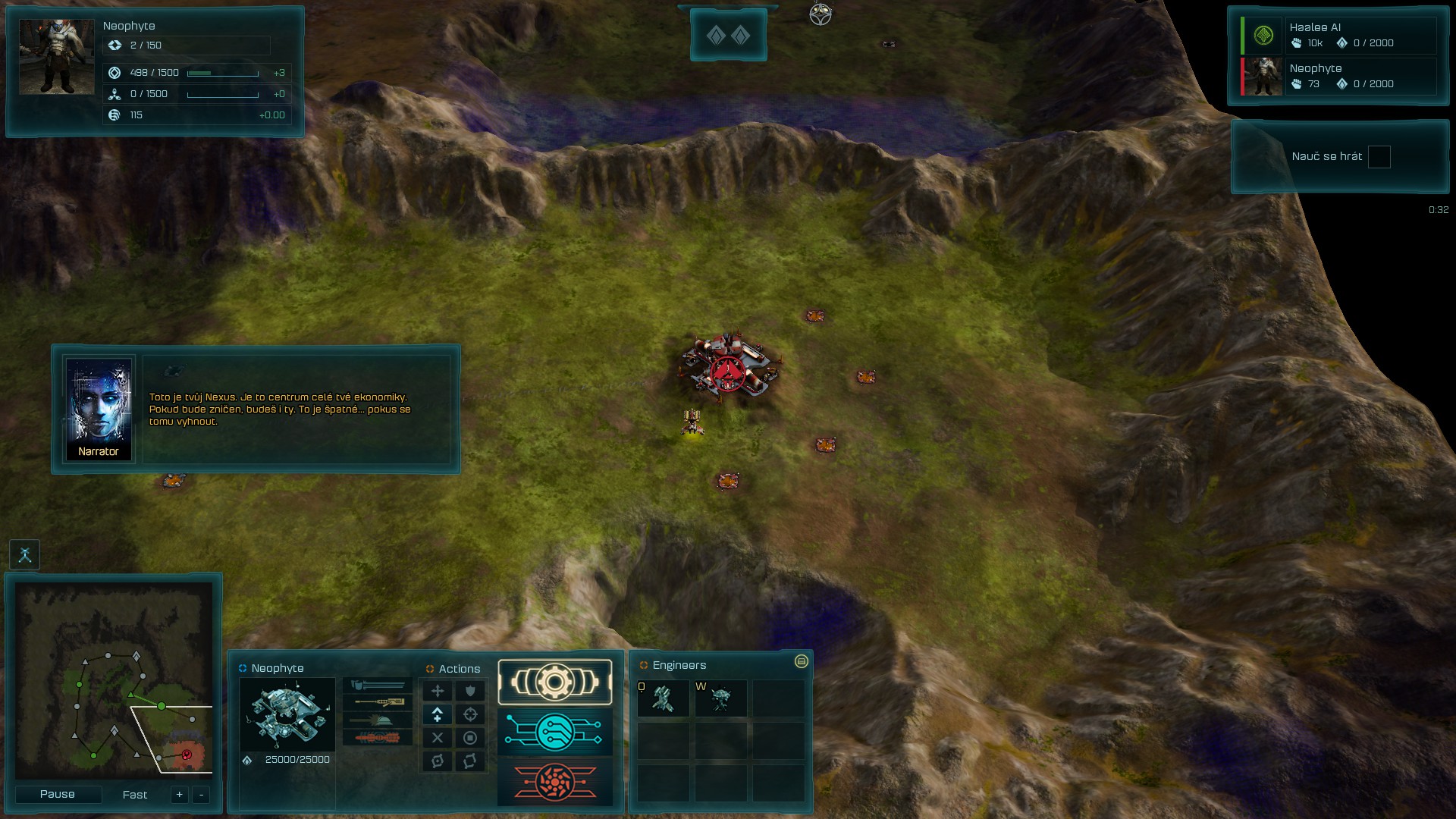This screenshot has width=1456, height=819.
Task: Select the gear-icon build category tab
Action: (554, 682)
